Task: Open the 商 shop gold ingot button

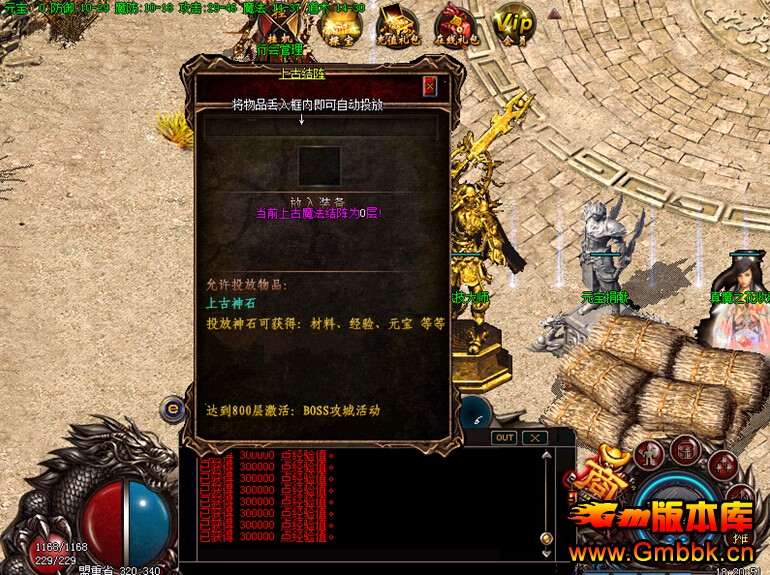Action: 604,481
